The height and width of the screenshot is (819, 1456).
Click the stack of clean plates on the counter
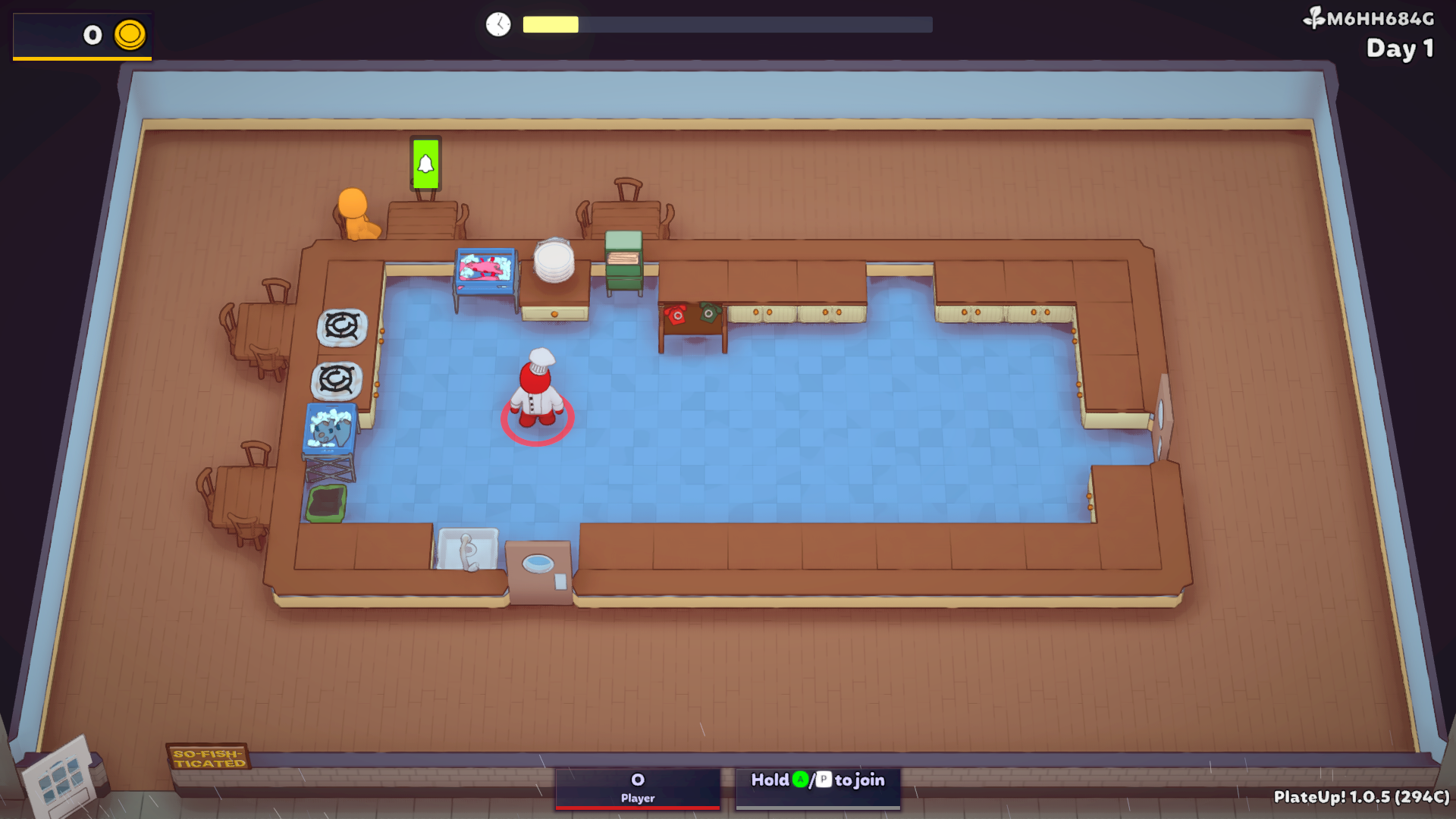(554, 262)
